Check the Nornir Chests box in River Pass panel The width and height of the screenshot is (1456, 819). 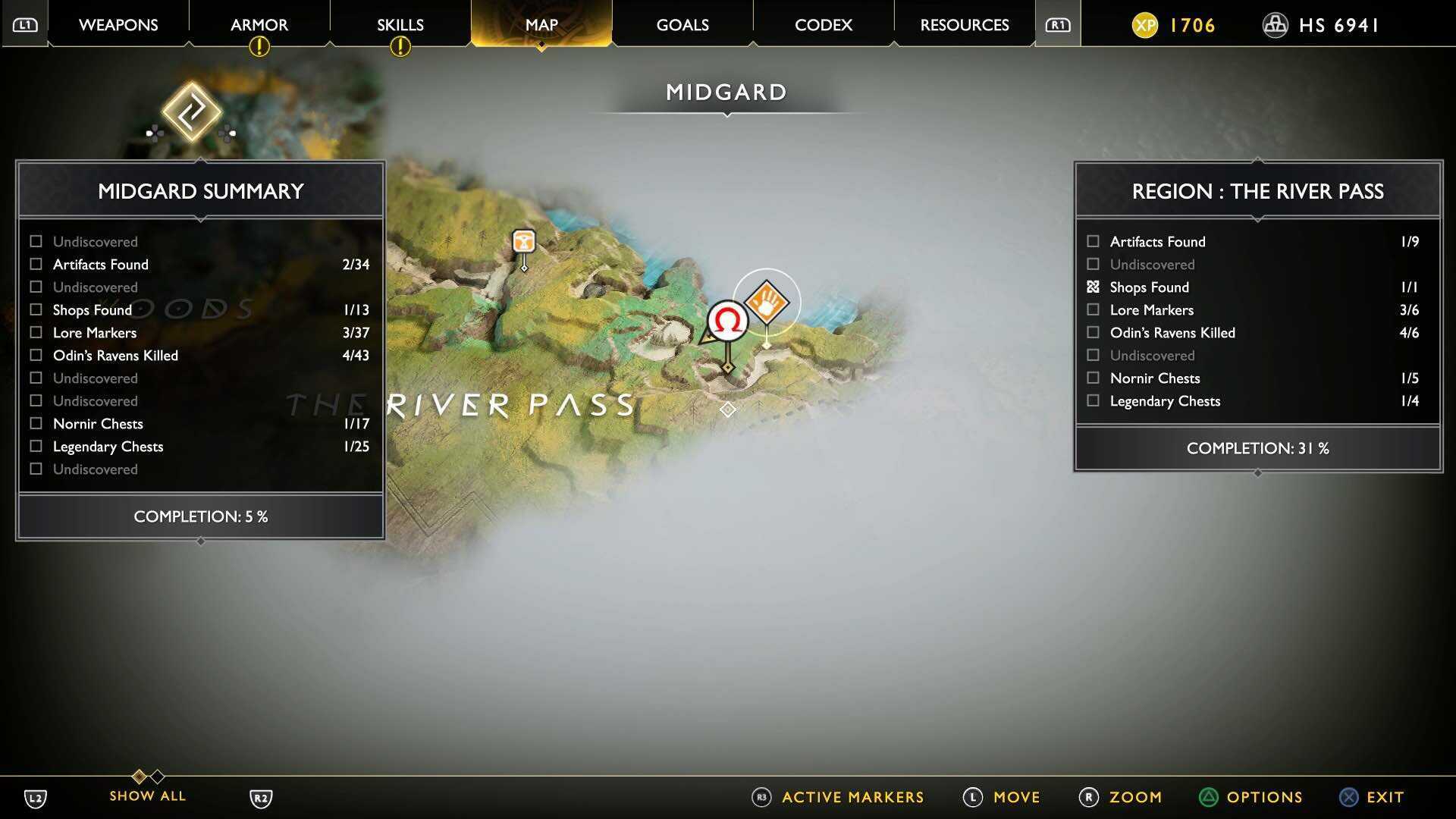point(1093,378)
